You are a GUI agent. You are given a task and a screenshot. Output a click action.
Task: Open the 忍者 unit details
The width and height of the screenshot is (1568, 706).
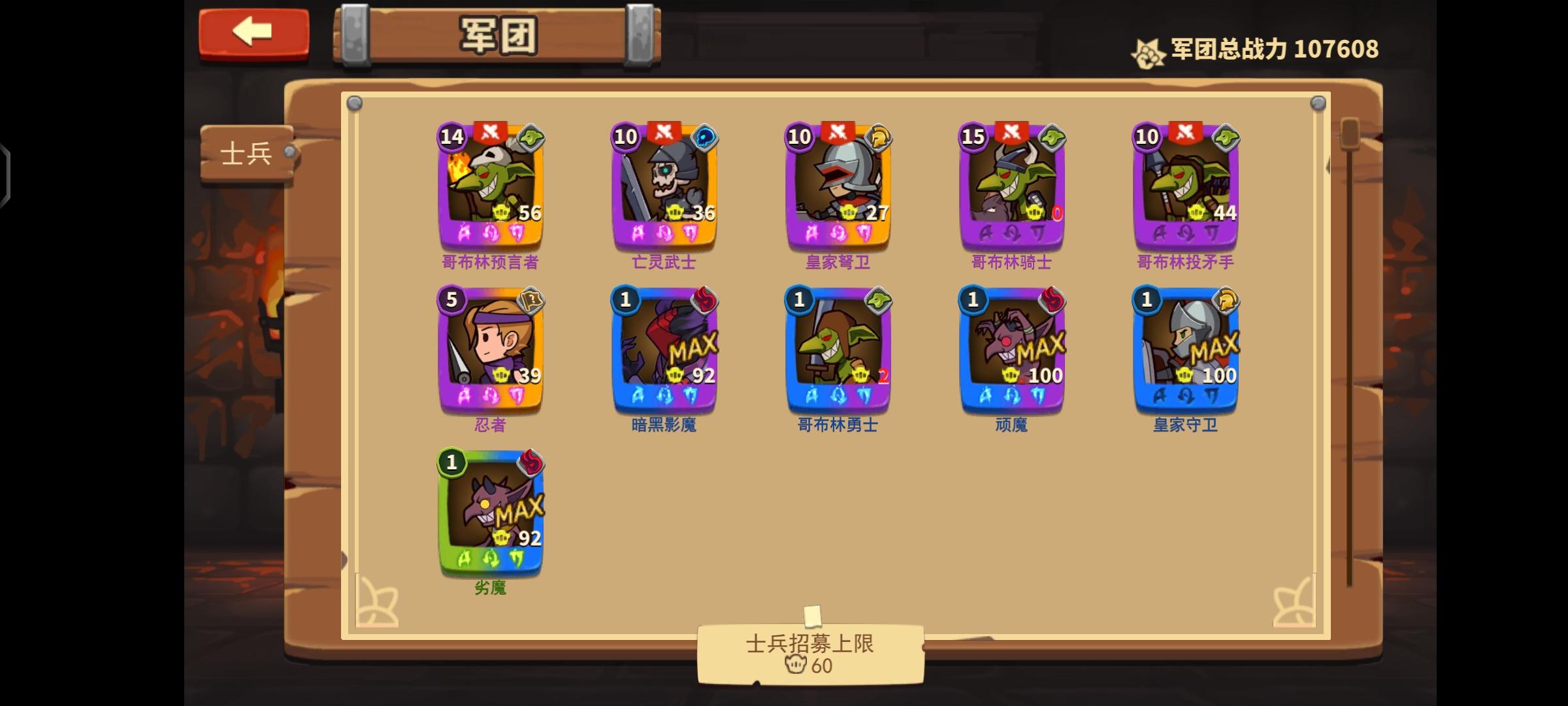pyautogui.click(x=491, y=356)
